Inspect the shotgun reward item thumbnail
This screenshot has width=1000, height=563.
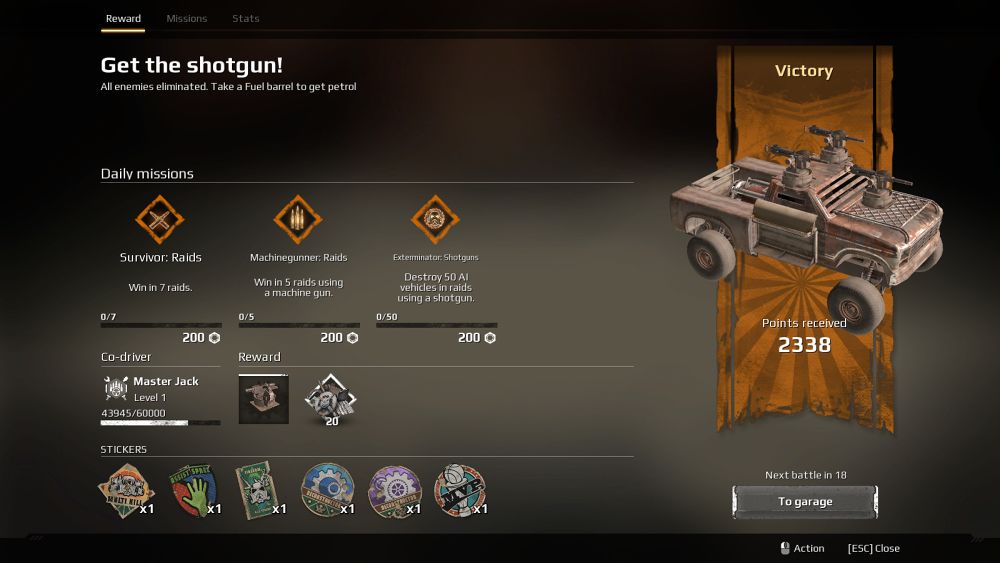tap(263, 398)
